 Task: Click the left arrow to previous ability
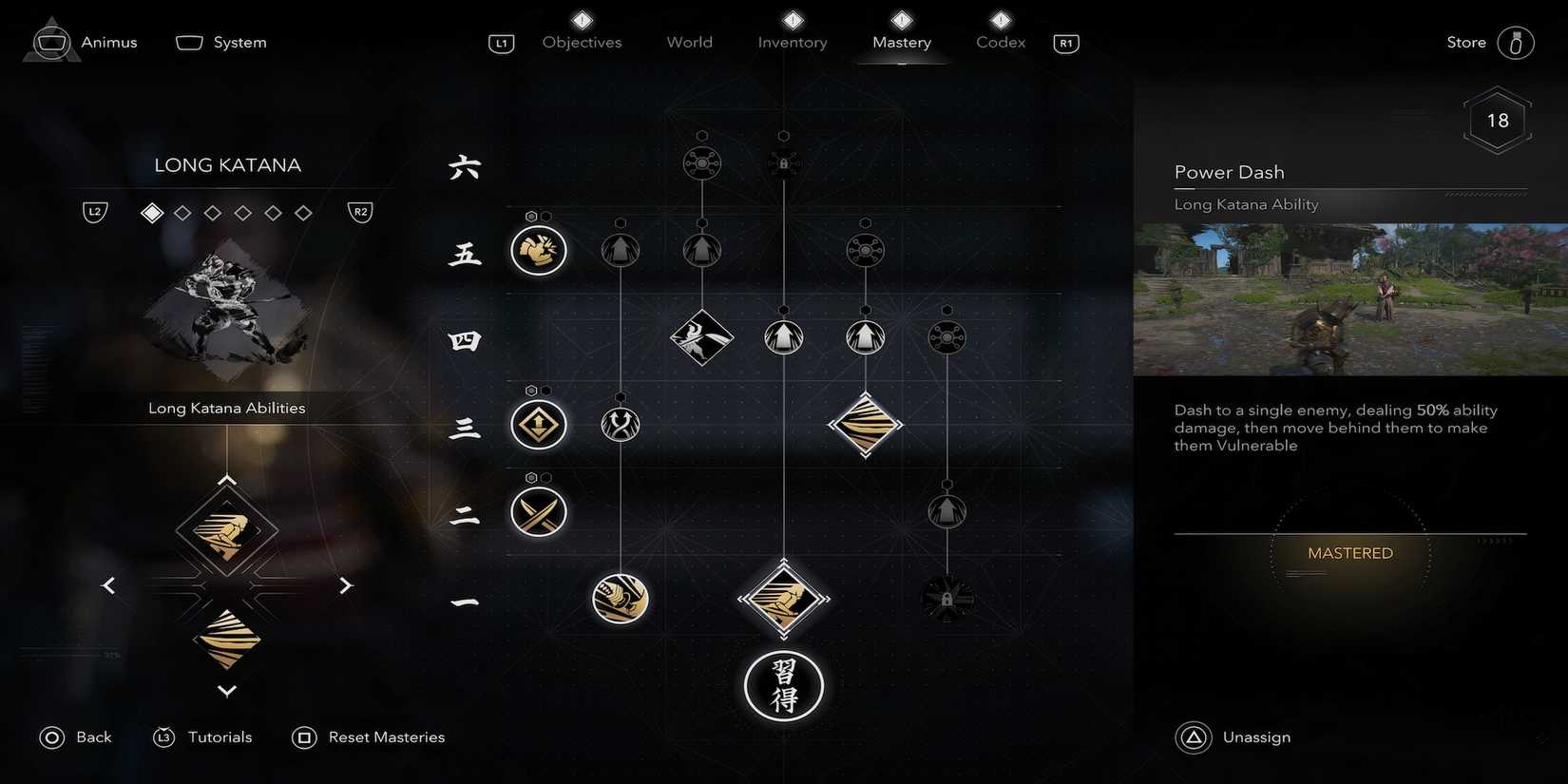click(108, 585)
